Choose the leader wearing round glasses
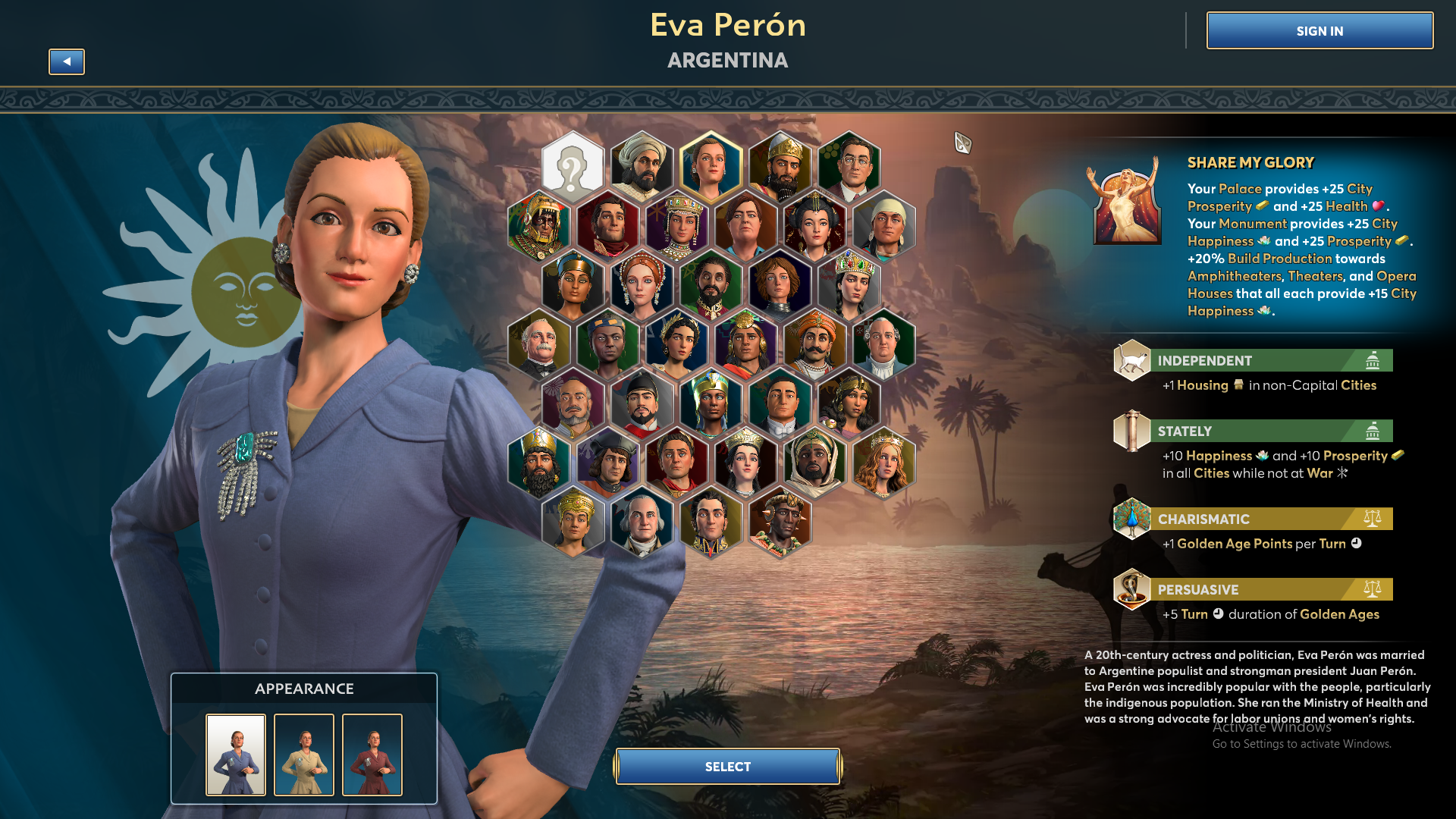Screen dimensions: 1456x819 tap(849, 166)
